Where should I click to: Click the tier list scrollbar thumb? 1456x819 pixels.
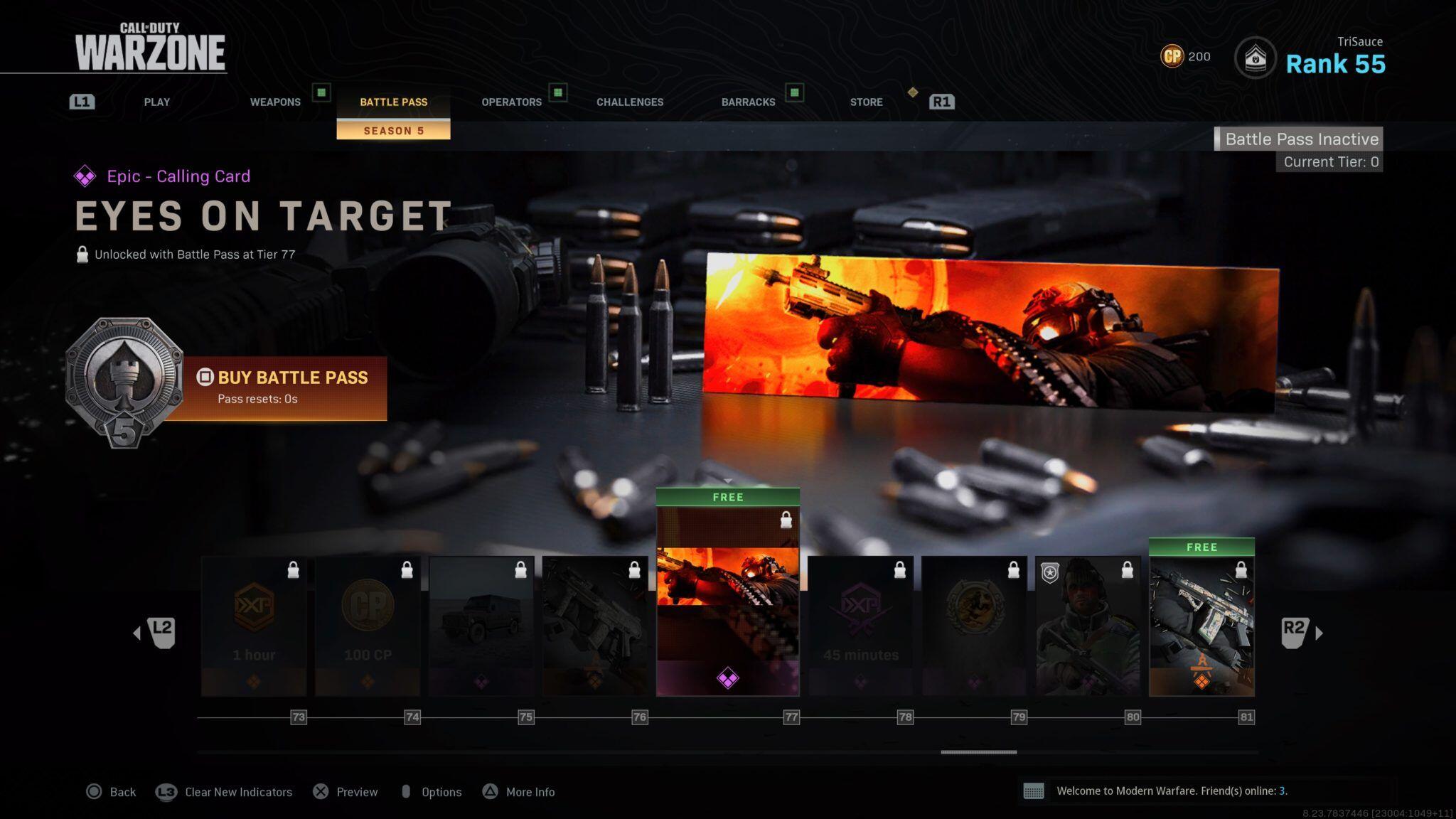978,751
